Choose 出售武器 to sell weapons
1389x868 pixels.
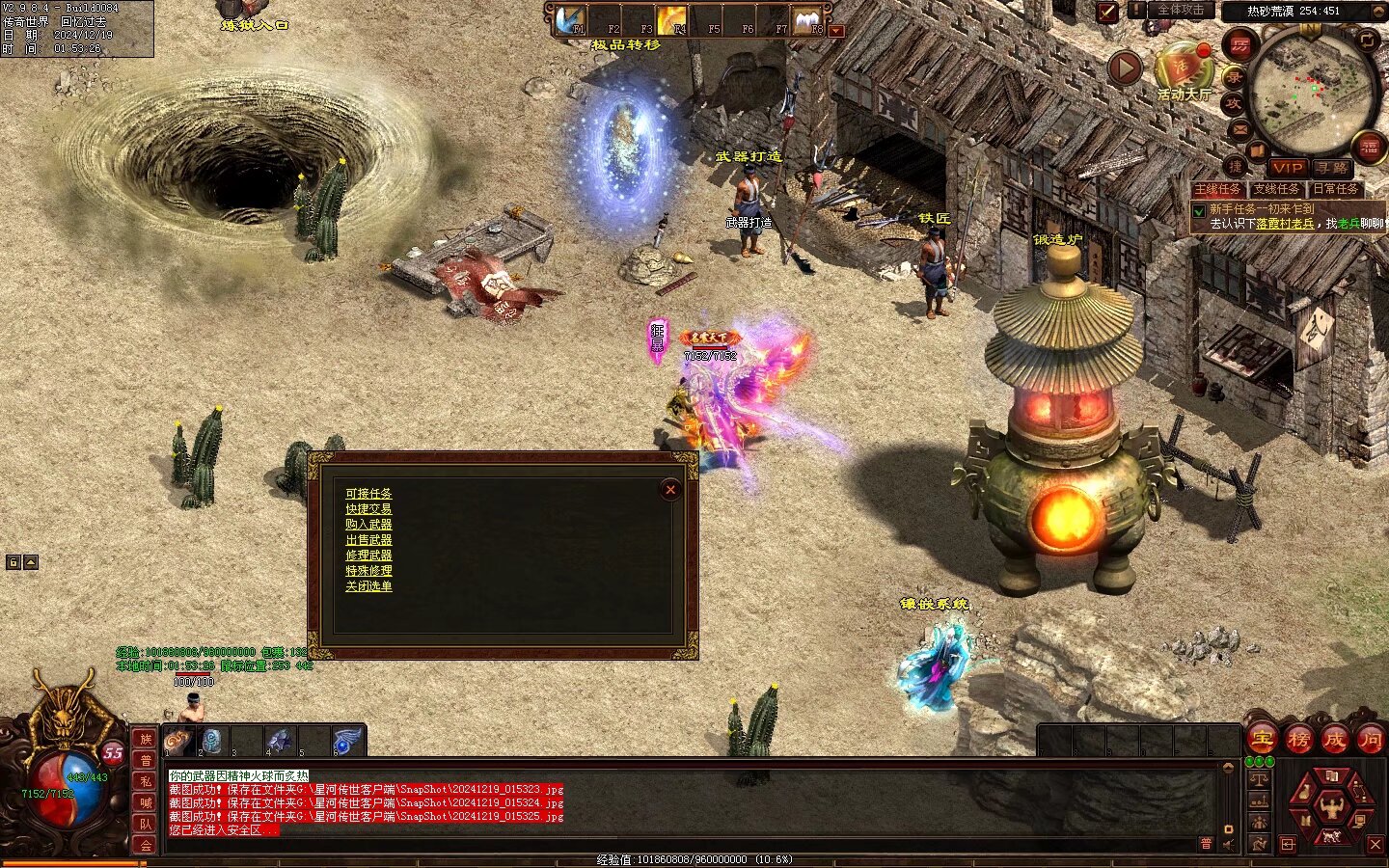coord(368,540)
